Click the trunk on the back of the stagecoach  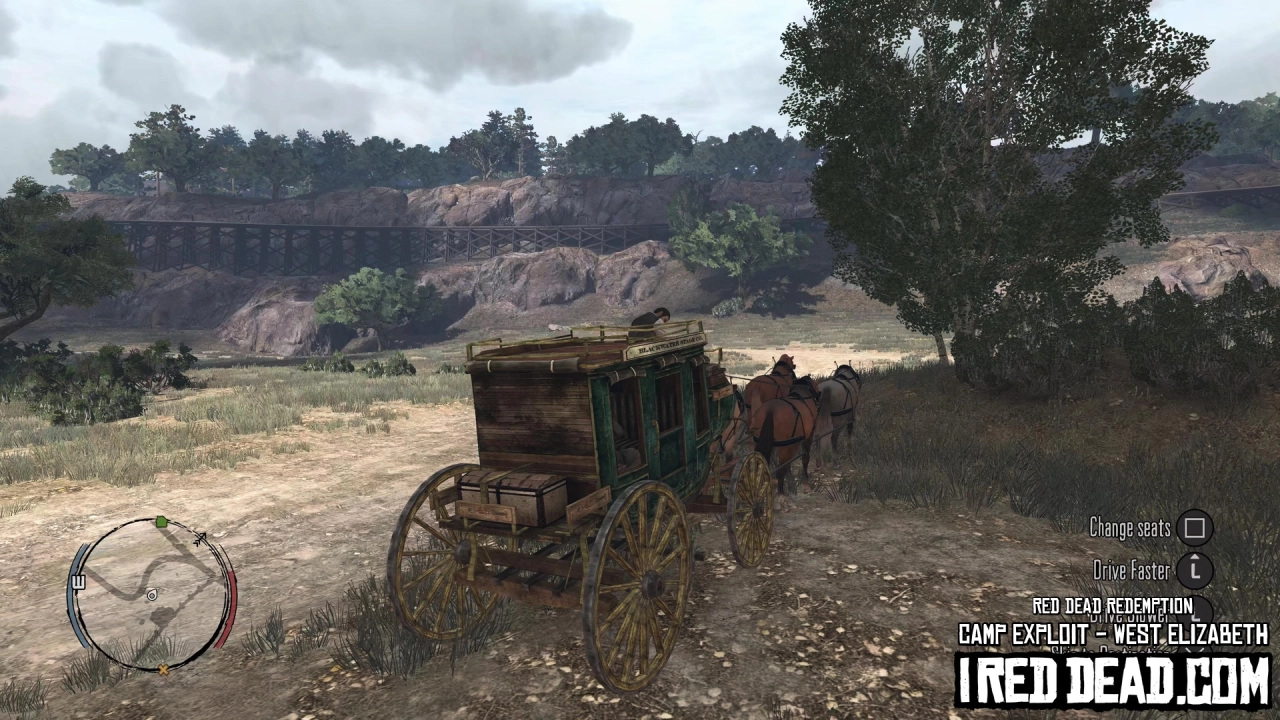(505, 495)
